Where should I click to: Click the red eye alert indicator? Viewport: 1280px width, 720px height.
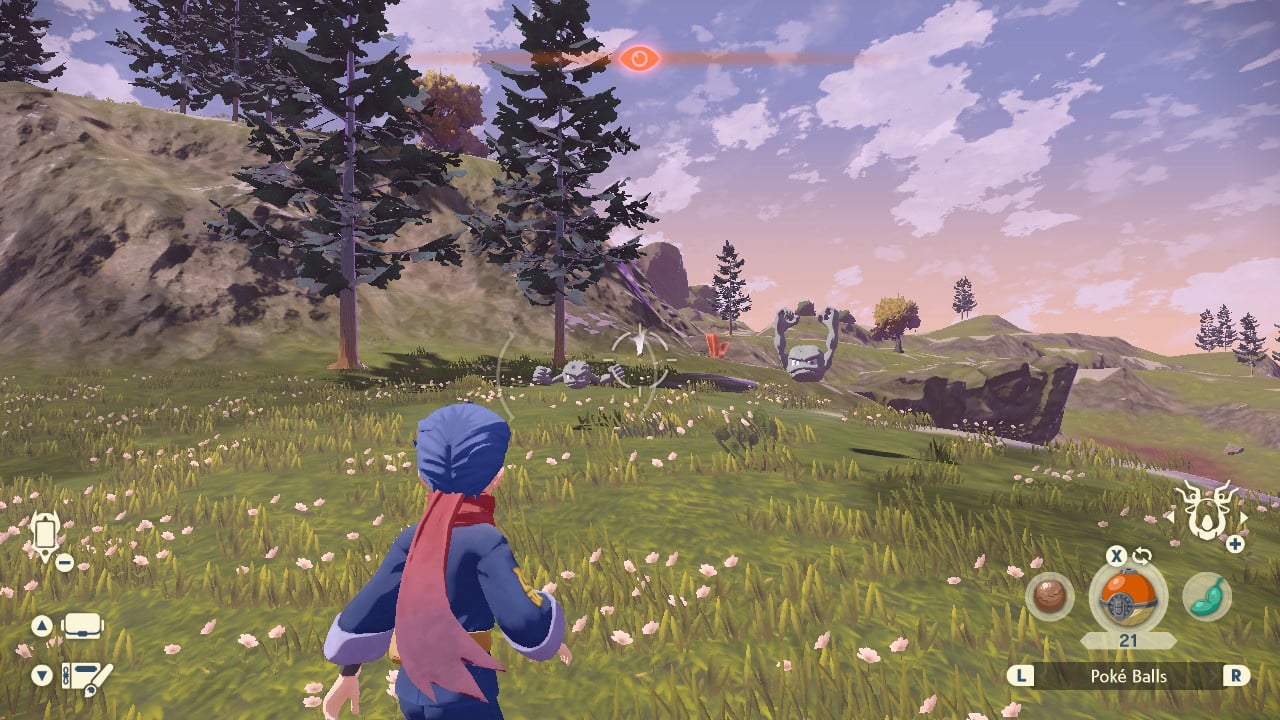pos(638,59)
